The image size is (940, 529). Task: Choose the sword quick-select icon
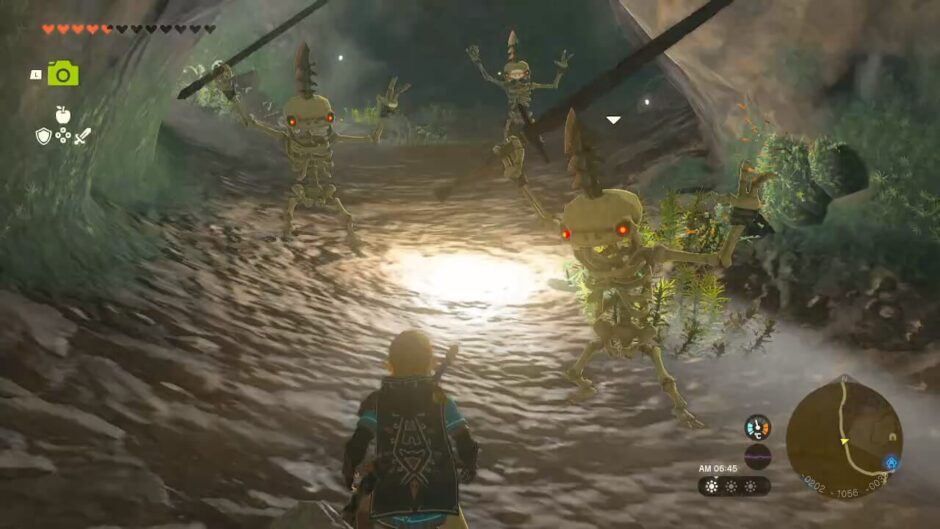(x=83, y=136)
